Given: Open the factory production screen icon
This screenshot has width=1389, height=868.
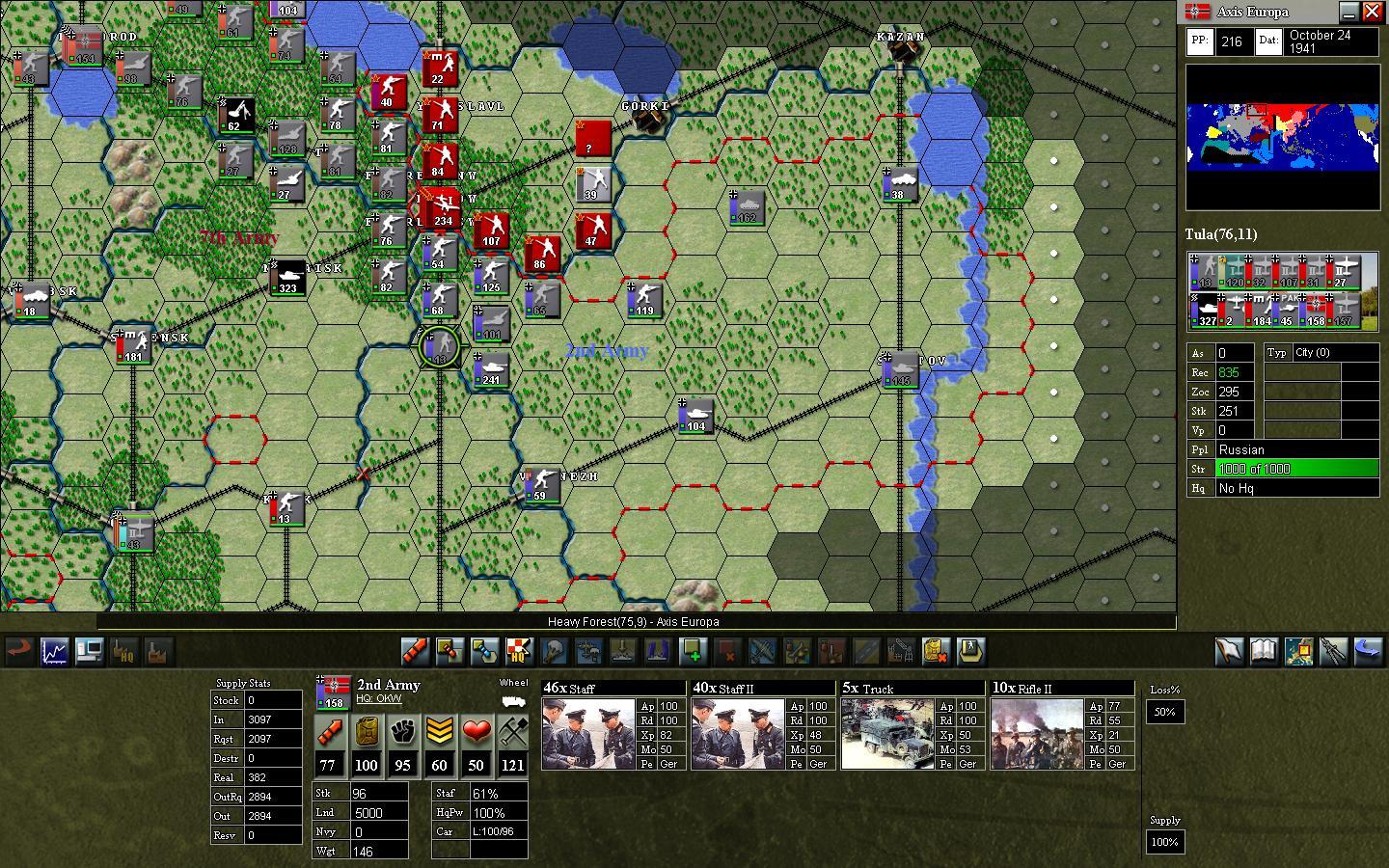Looking at the screenshot, I should tap(159, 653).
